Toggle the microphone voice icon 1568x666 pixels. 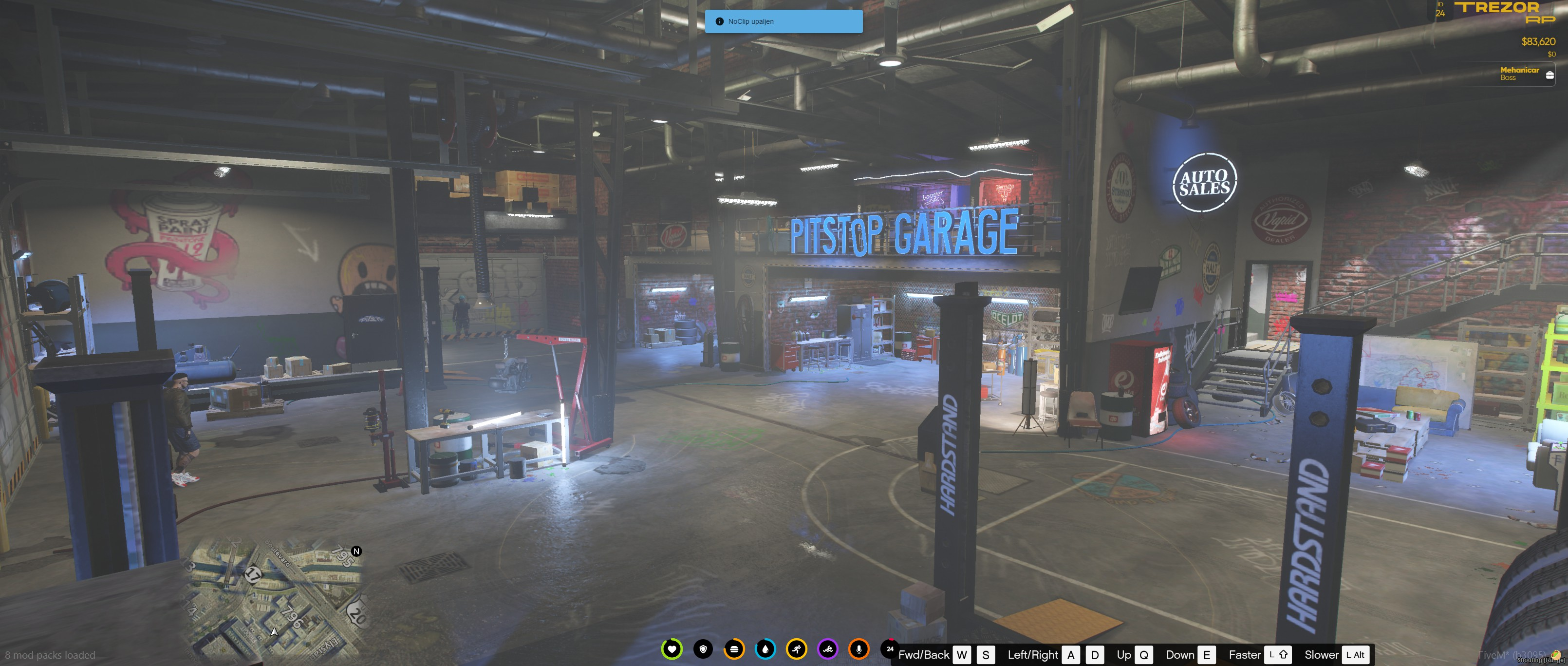[x=859, y=649]
